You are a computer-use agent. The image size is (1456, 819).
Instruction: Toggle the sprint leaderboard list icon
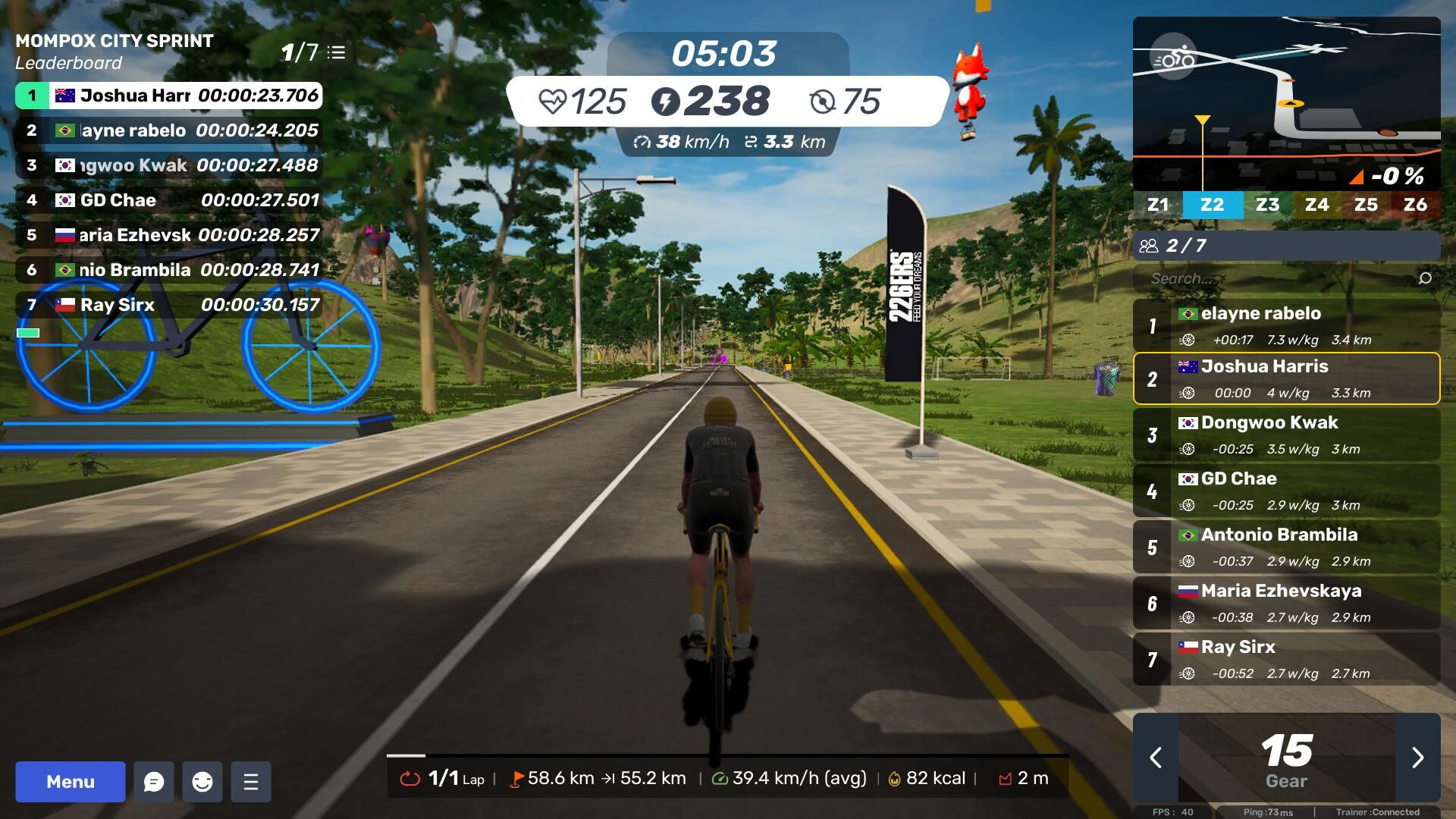point(337,52)
